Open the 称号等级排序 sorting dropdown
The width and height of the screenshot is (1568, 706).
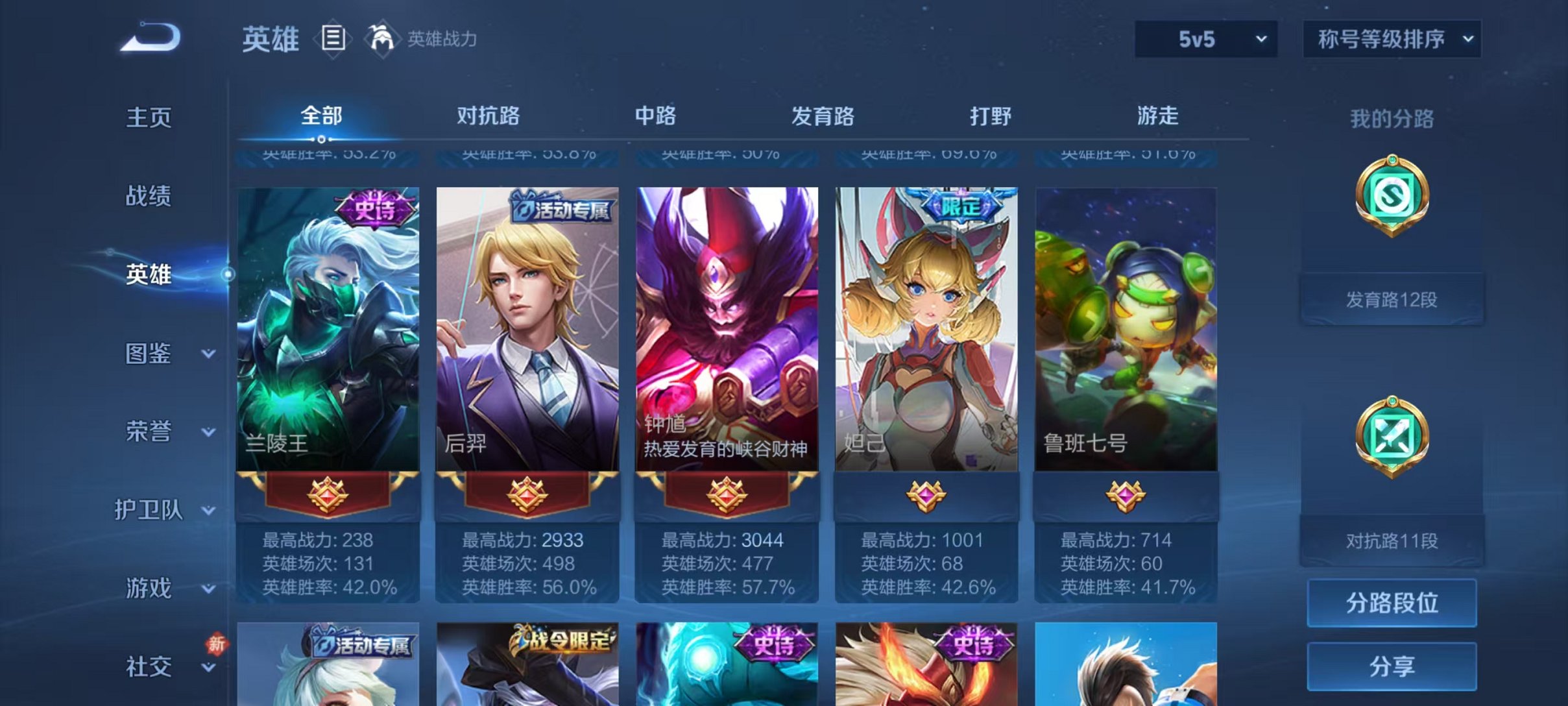[x=1390, y=39]
